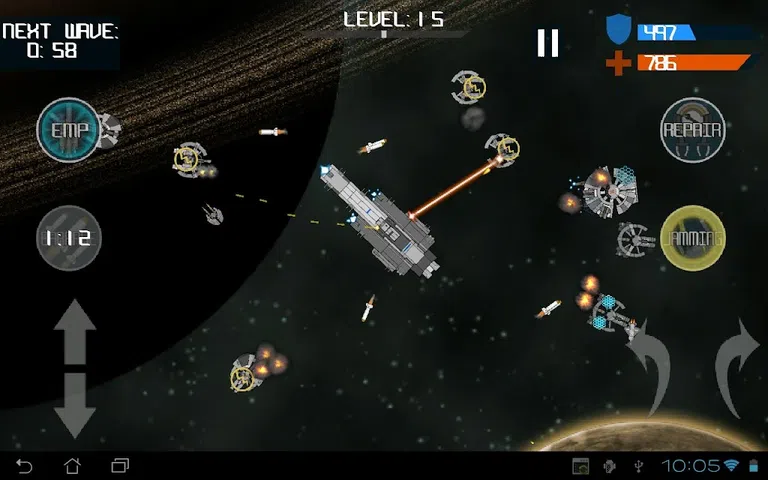The image size is (768, 480).
Task: Activate the Jamming ability
Action: (x=693, y=239)
